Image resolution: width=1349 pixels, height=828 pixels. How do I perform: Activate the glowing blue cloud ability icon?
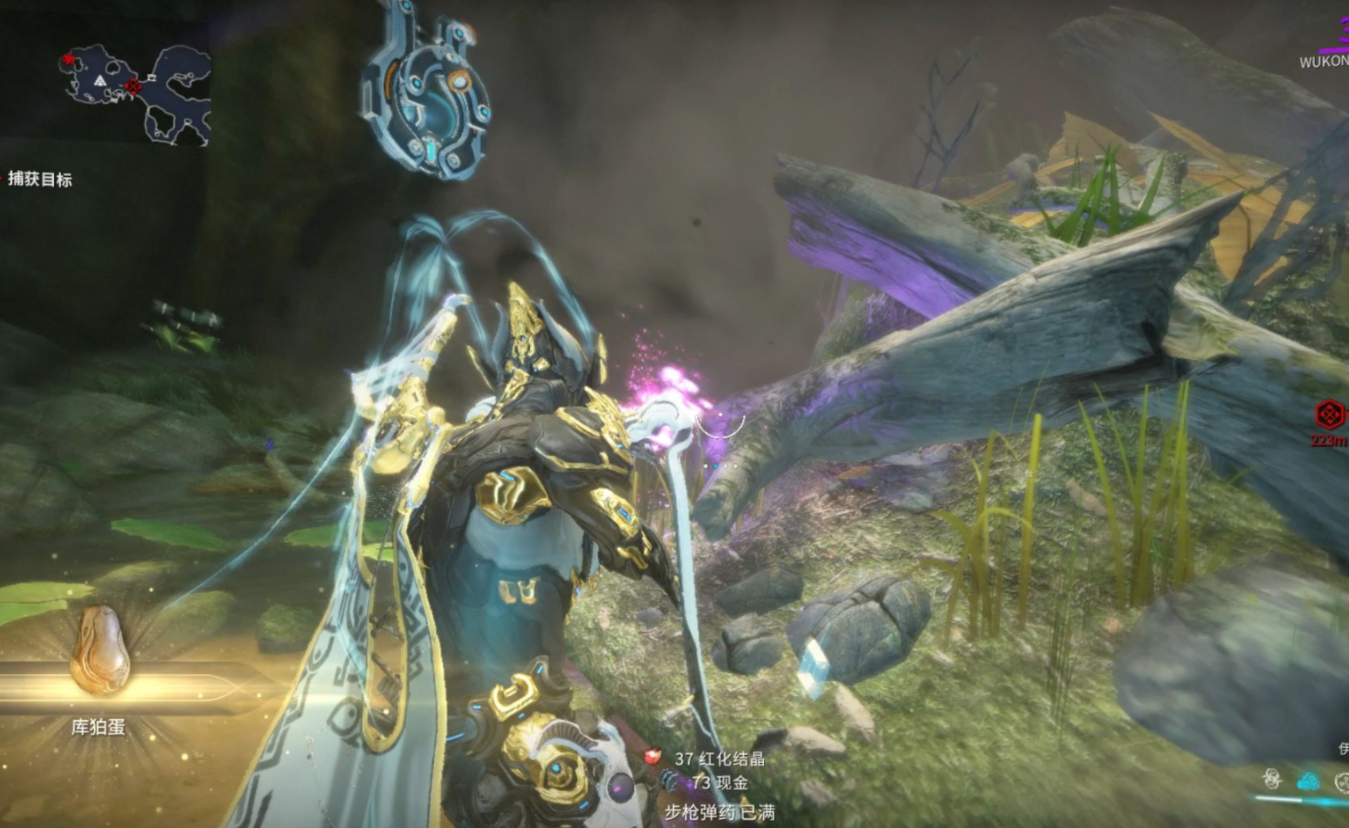click(x=1307, y=781)
